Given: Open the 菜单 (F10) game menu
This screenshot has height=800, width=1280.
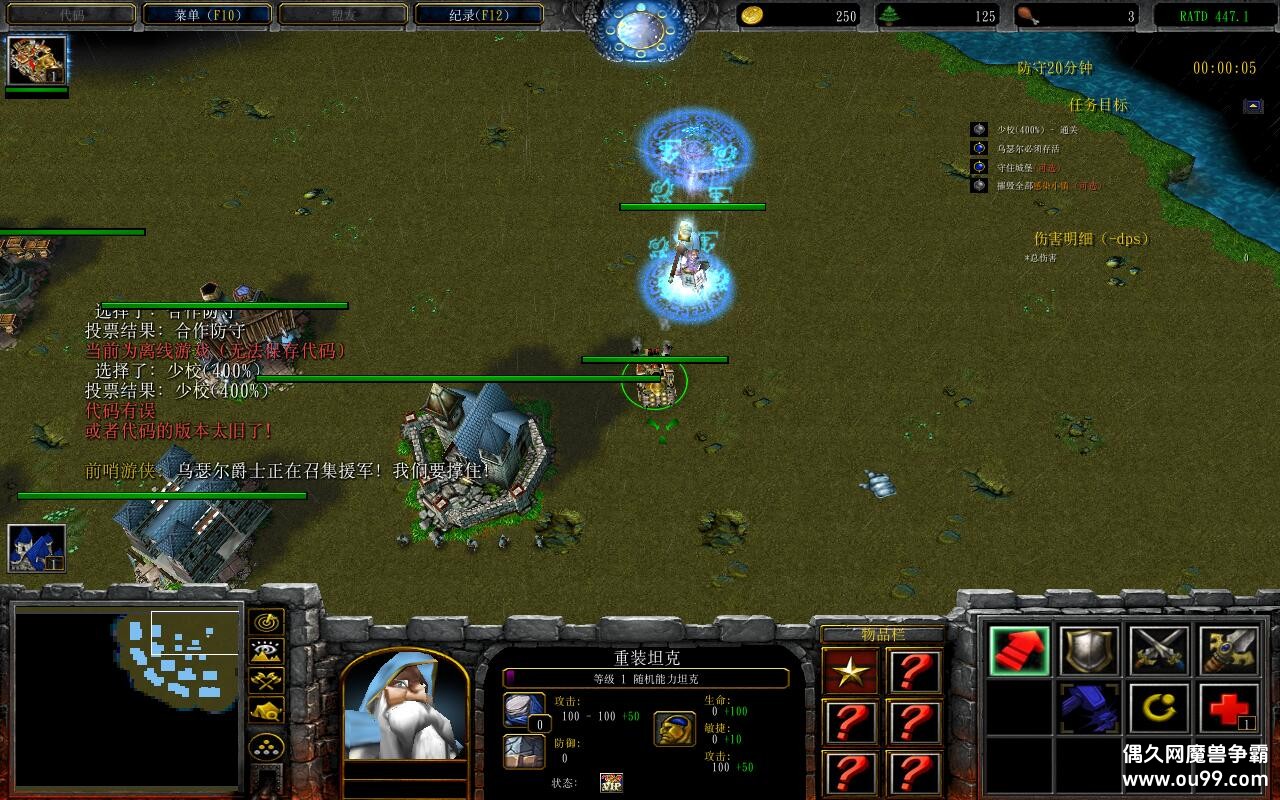Looking at the screenshot, I should tap(207, 15).
